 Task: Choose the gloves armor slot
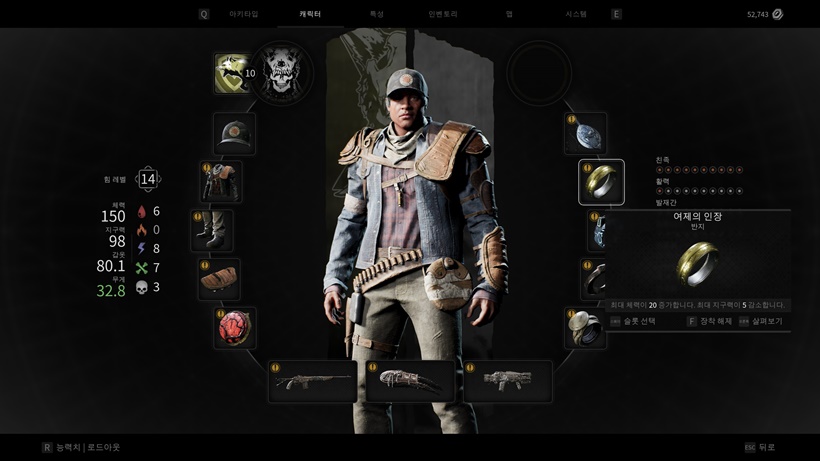(x=219, y=280)
